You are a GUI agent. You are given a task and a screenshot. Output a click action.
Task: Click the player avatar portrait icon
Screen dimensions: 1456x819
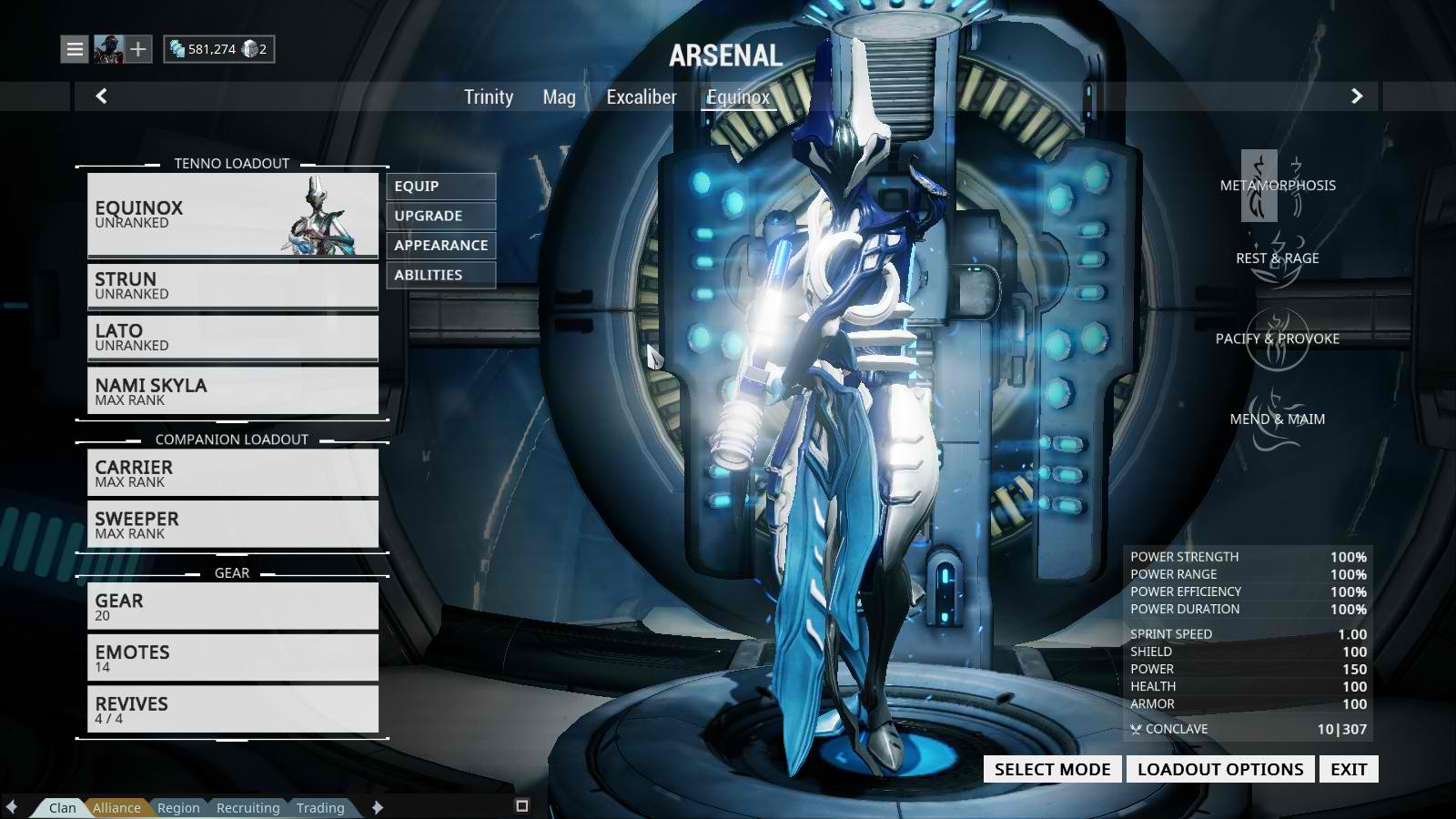pyautogui.click(x=107, y=49)
